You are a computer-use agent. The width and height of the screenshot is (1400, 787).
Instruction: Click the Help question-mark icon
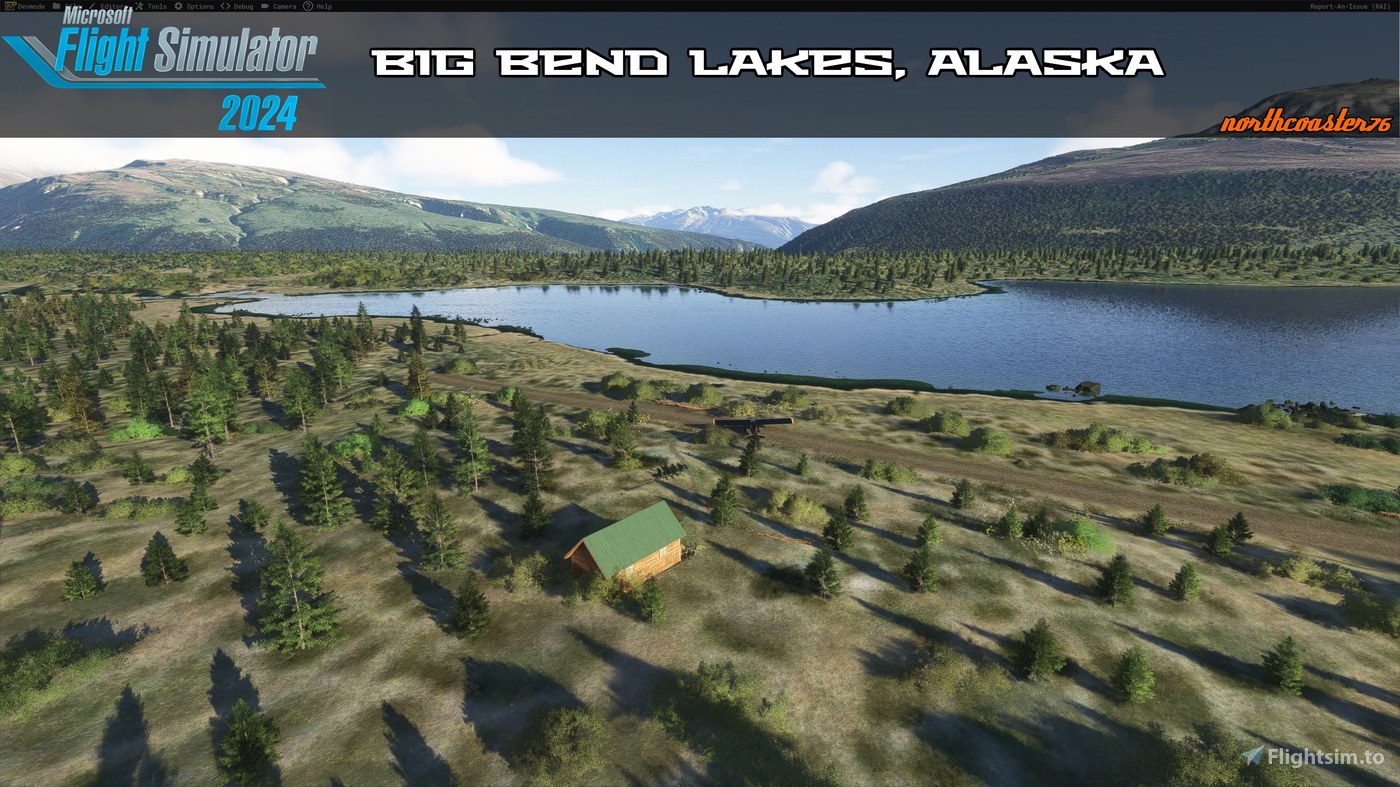point(308,5)
